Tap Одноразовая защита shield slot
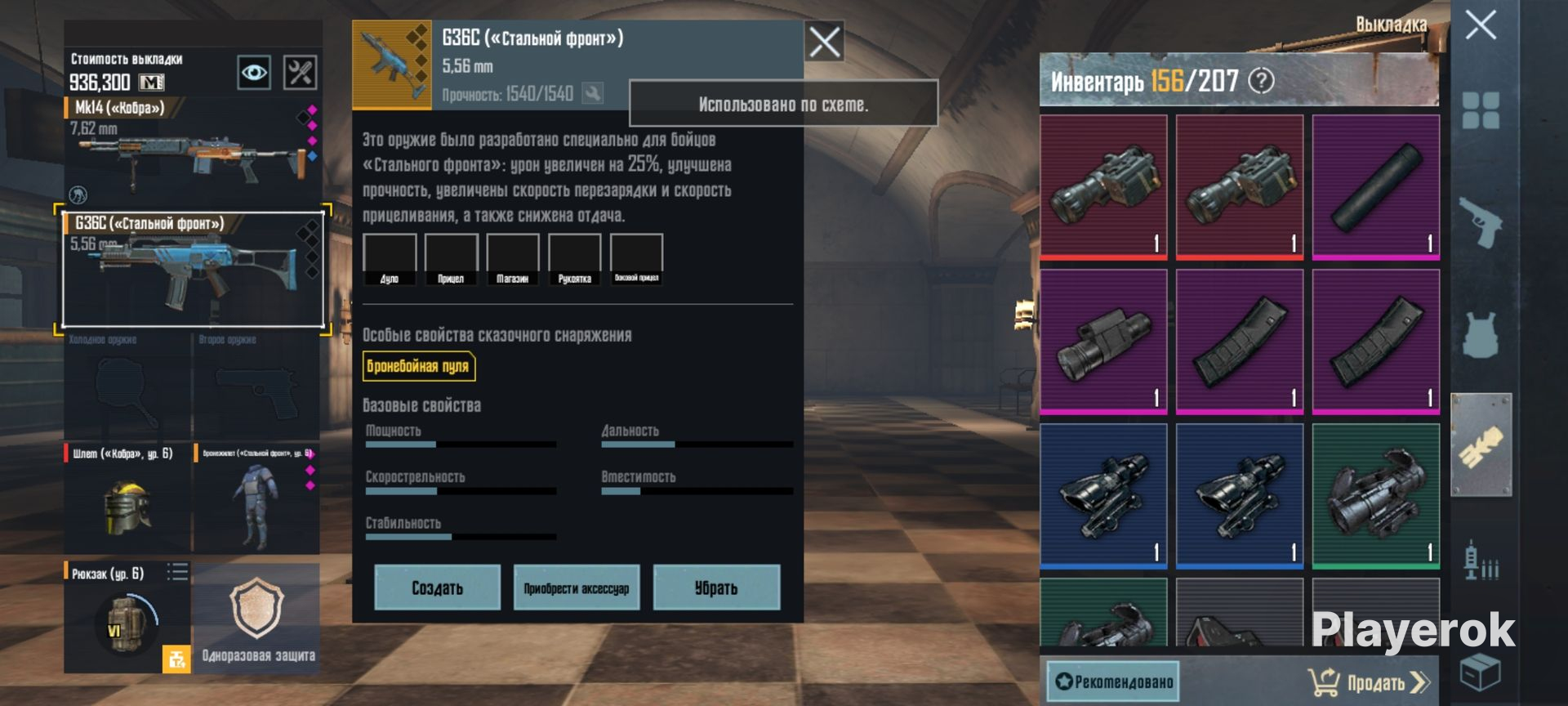 tap(257, 618)
